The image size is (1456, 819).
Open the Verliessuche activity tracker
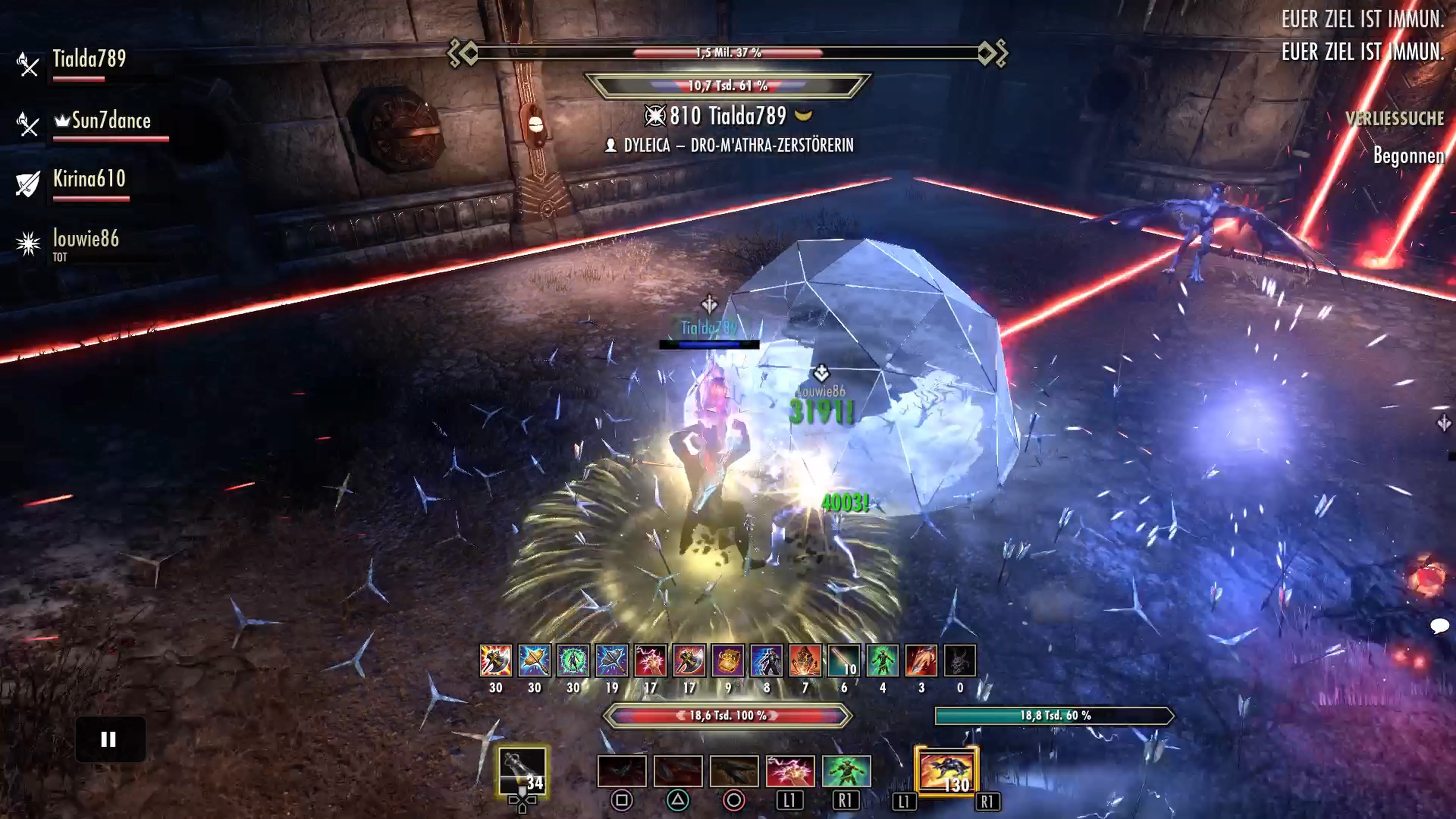pyautogui.click(x=1394, y=119)
